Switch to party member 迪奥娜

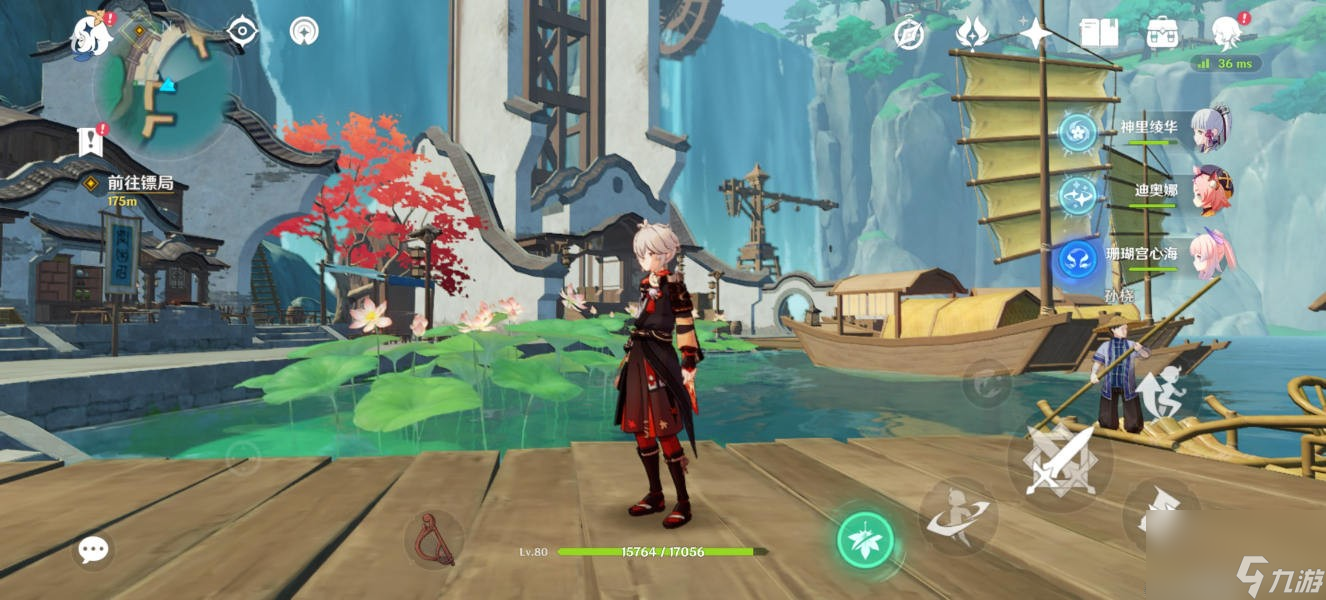click(1211, 190)
